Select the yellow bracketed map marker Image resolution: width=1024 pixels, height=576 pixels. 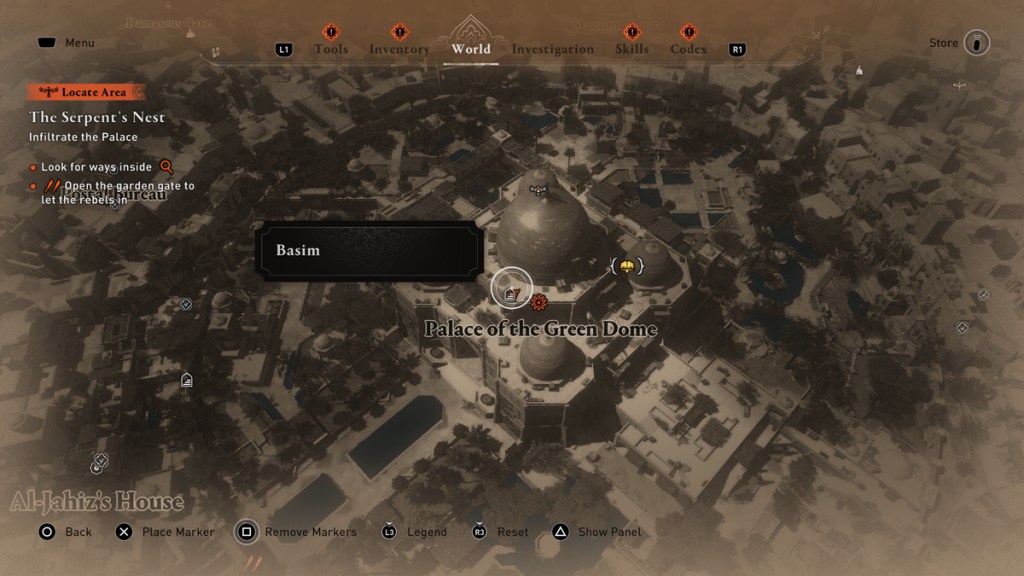coord(626,266)
